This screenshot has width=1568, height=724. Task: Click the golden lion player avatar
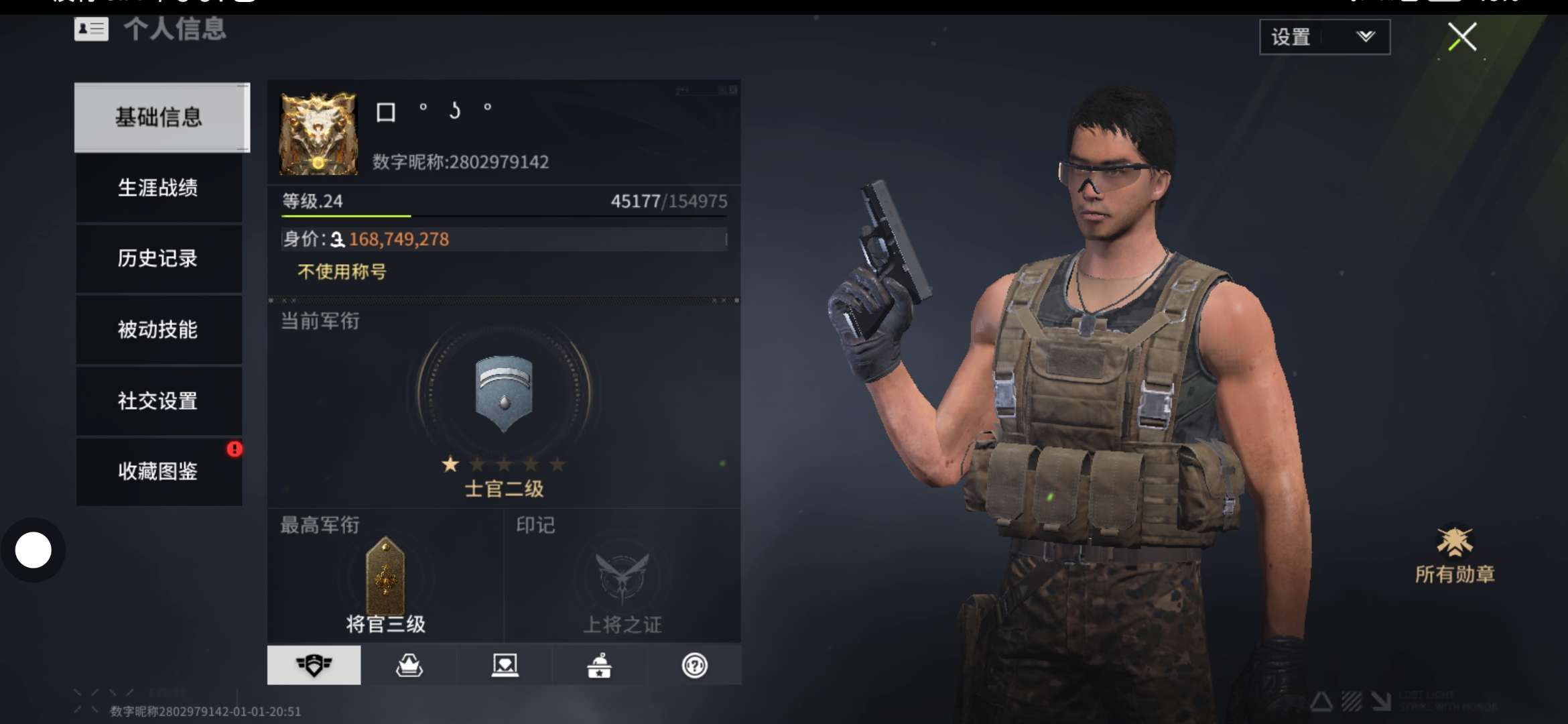coord(318,134)
